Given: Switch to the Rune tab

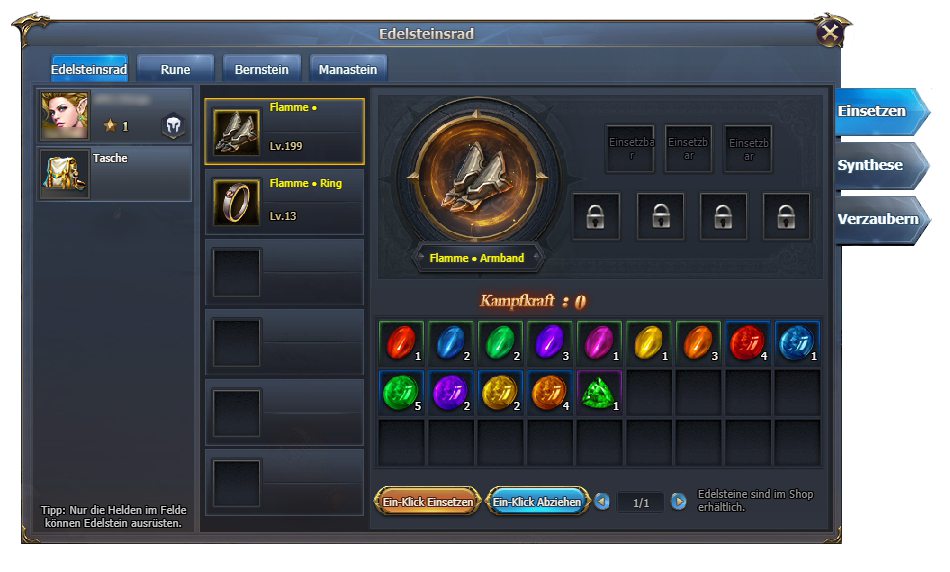Looking at the screenshot, I should pyautogui.click(x=175, y=69).
